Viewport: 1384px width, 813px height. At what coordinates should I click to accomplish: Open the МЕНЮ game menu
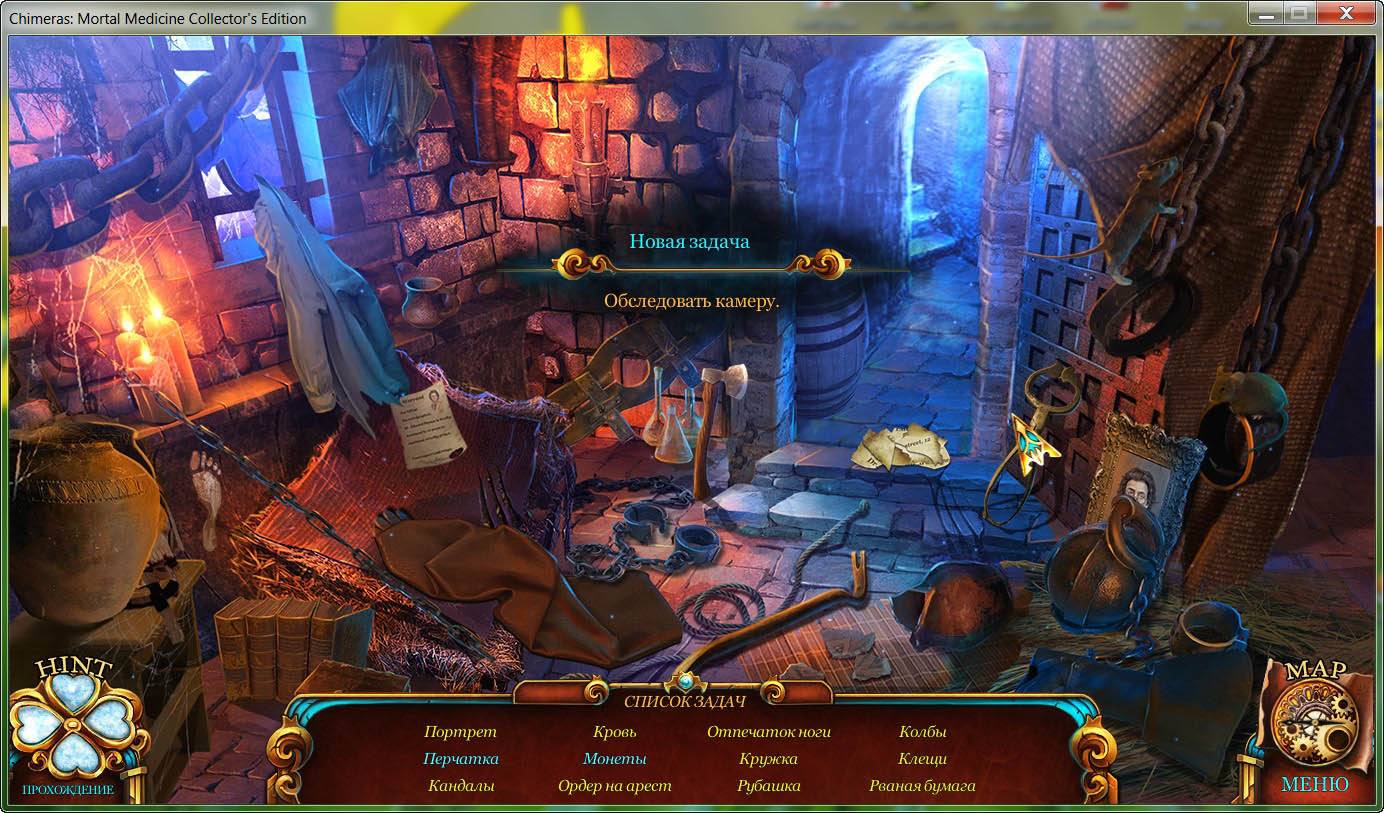(1314, 785)
